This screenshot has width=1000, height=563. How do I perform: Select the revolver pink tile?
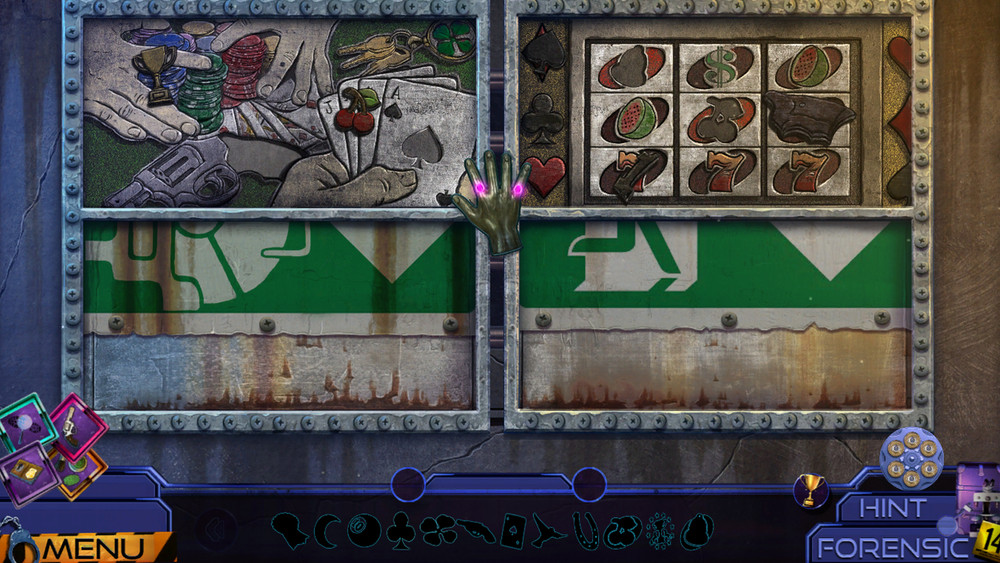(79, 425)
